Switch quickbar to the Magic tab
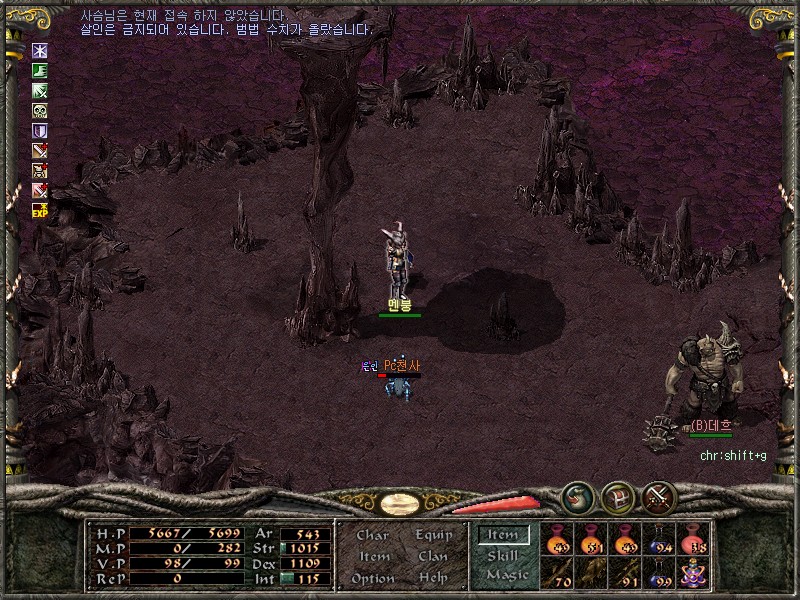The height and width of the screenshot is (600, 800). pyautogui.click(x=505, y=575)
